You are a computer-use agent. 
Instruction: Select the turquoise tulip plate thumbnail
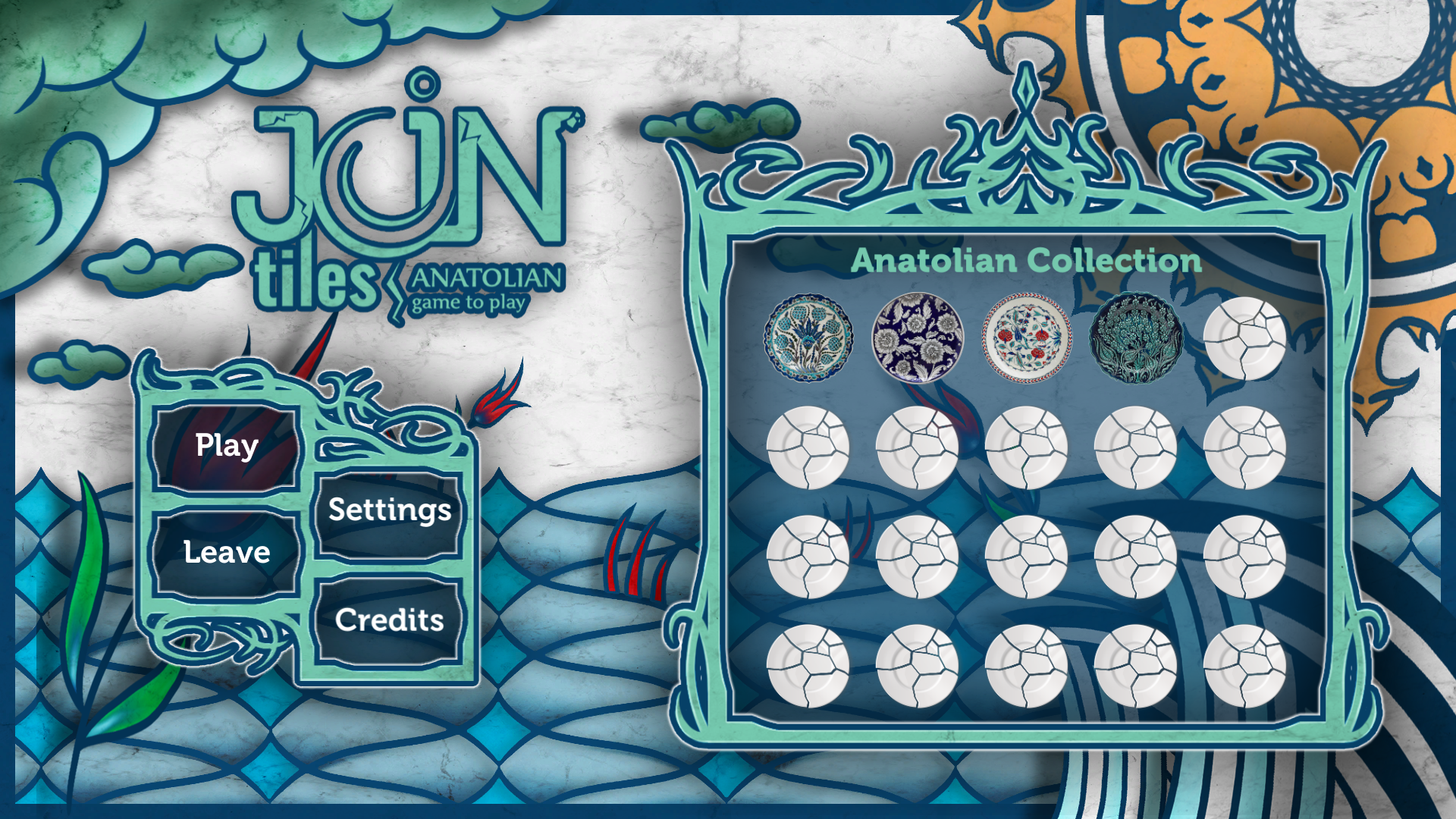[809, 337]
